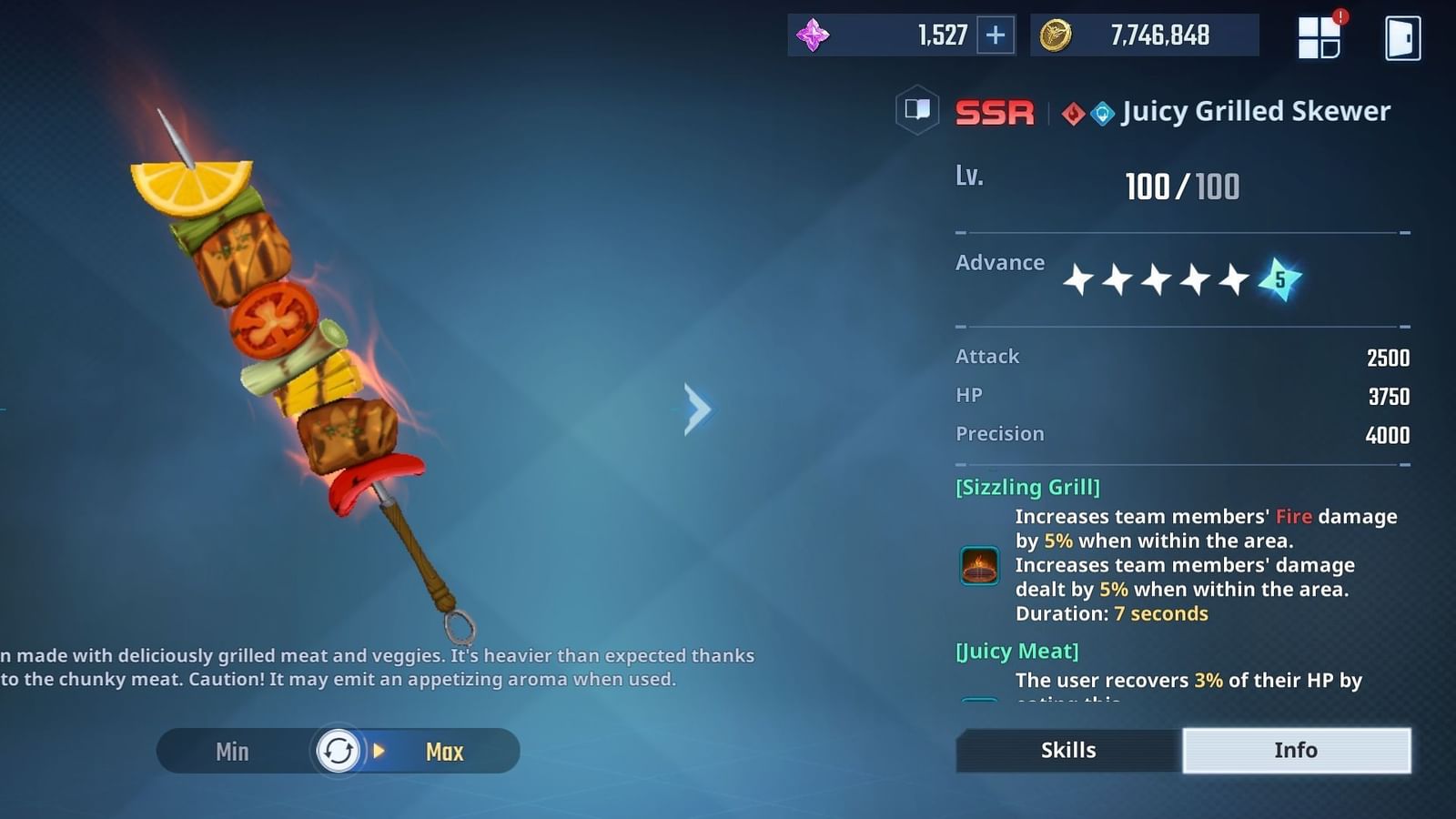This screenshot has height=819, width=1456.
Task: Click the gold coin currency icon
Action: tap(1056, 35)
